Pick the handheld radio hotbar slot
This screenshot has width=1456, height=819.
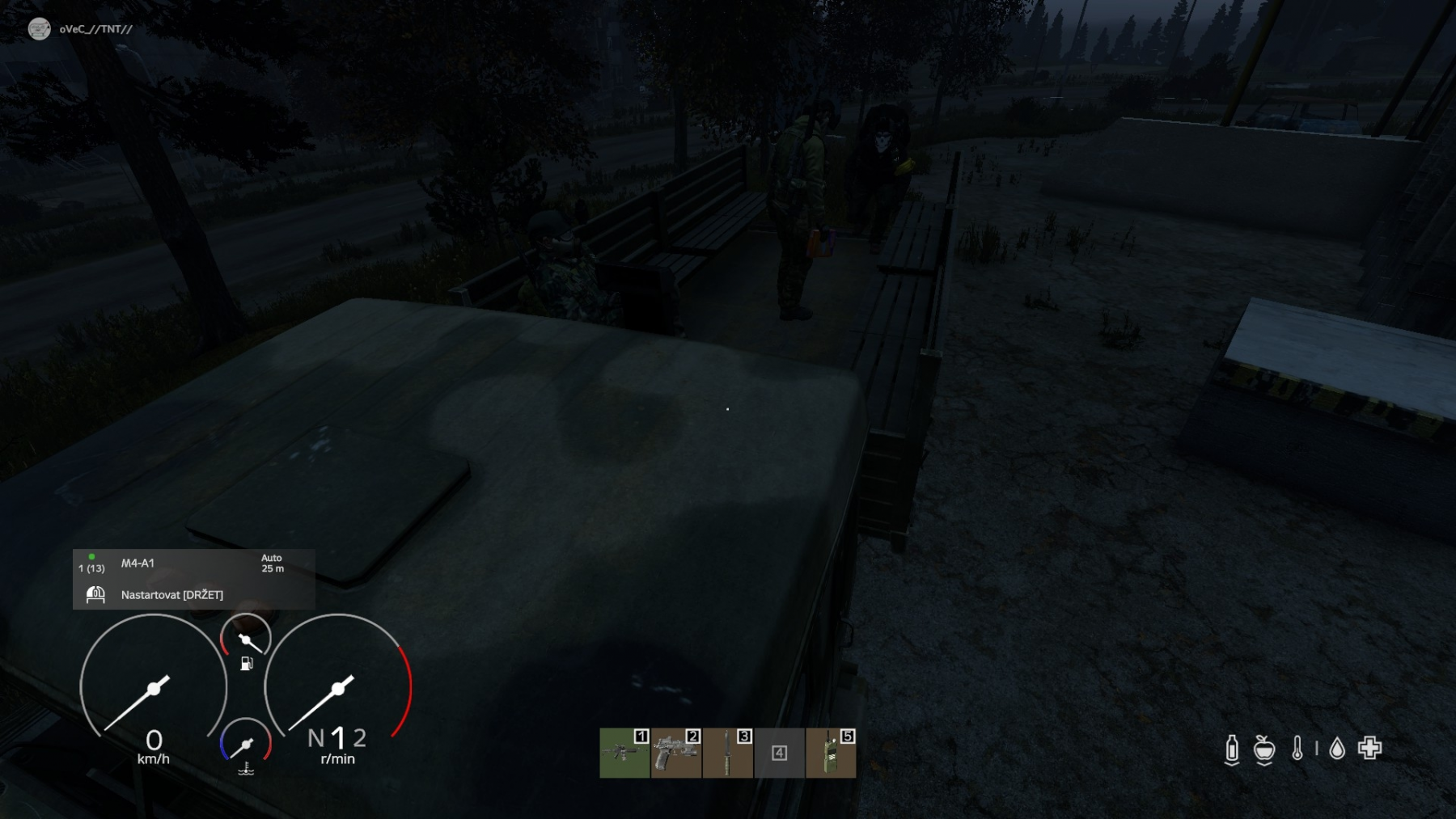pyautogui.click(x=831, y=753)
